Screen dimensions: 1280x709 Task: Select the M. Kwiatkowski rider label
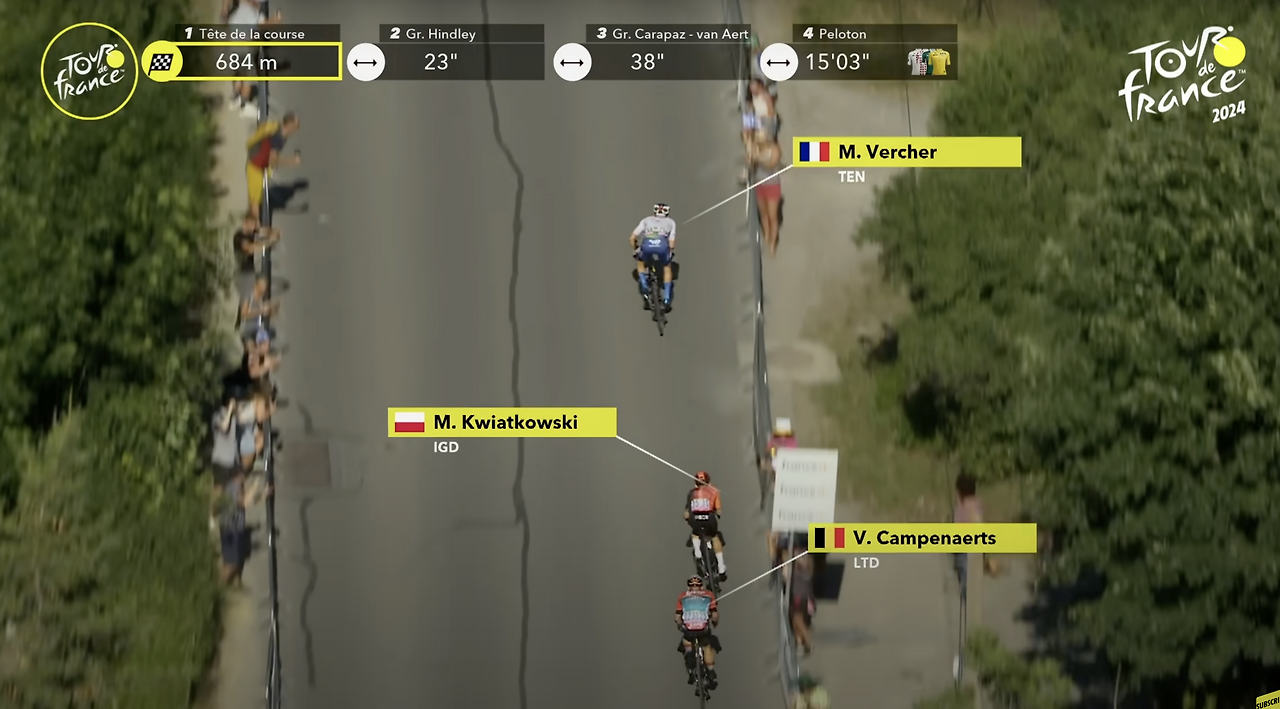click(x=502, y=423)
